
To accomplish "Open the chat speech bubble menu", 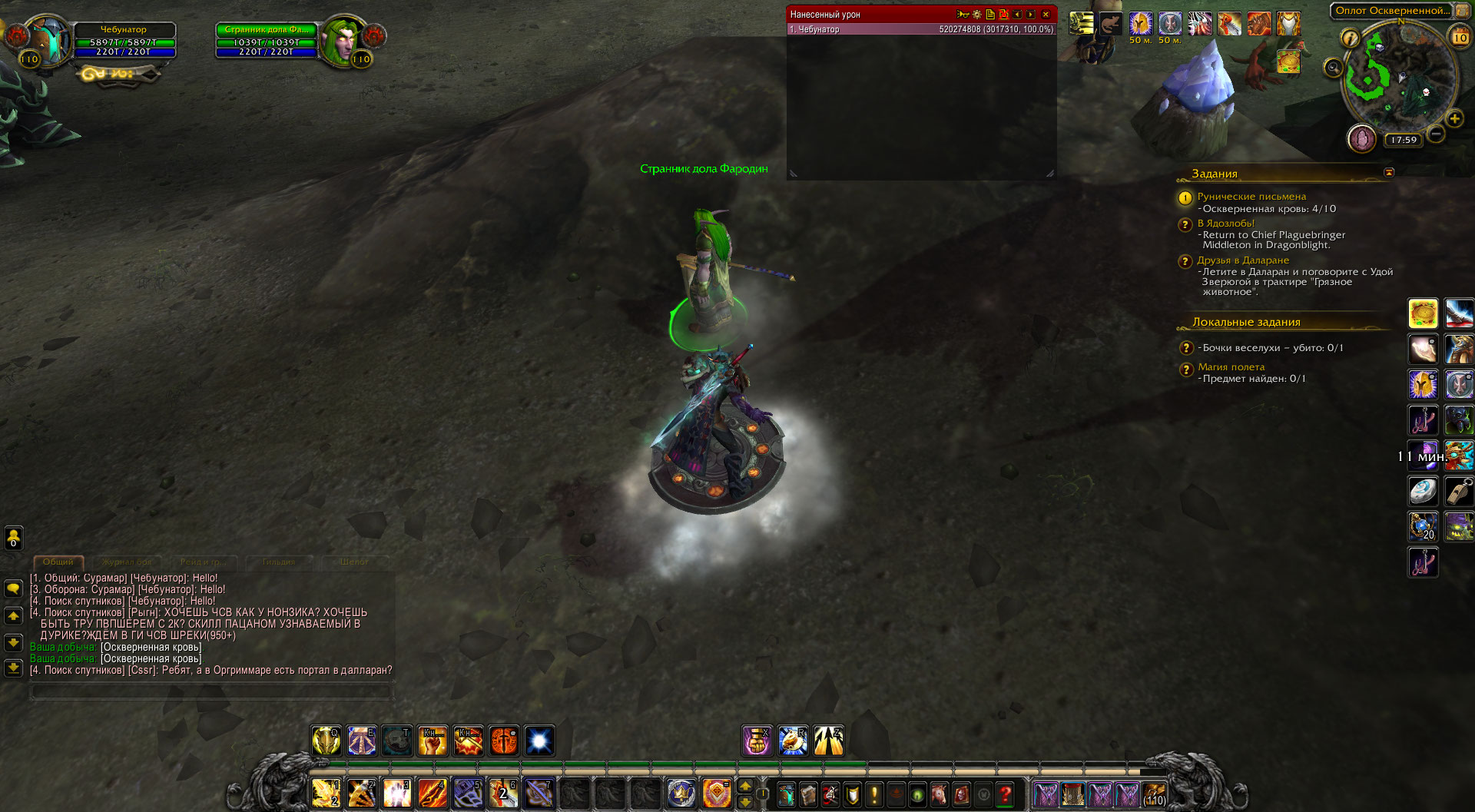I will pos(13,589).
